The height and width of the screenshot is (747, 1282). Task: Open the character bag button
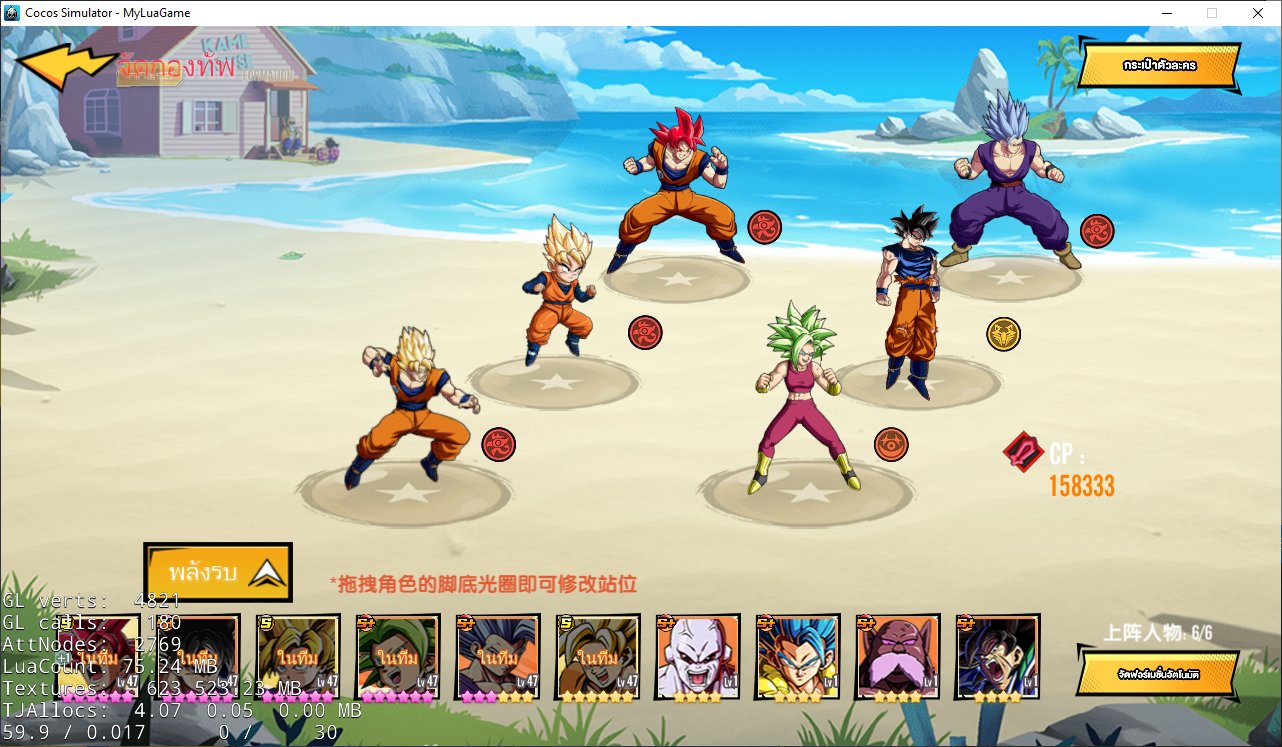coord(1159,66)
